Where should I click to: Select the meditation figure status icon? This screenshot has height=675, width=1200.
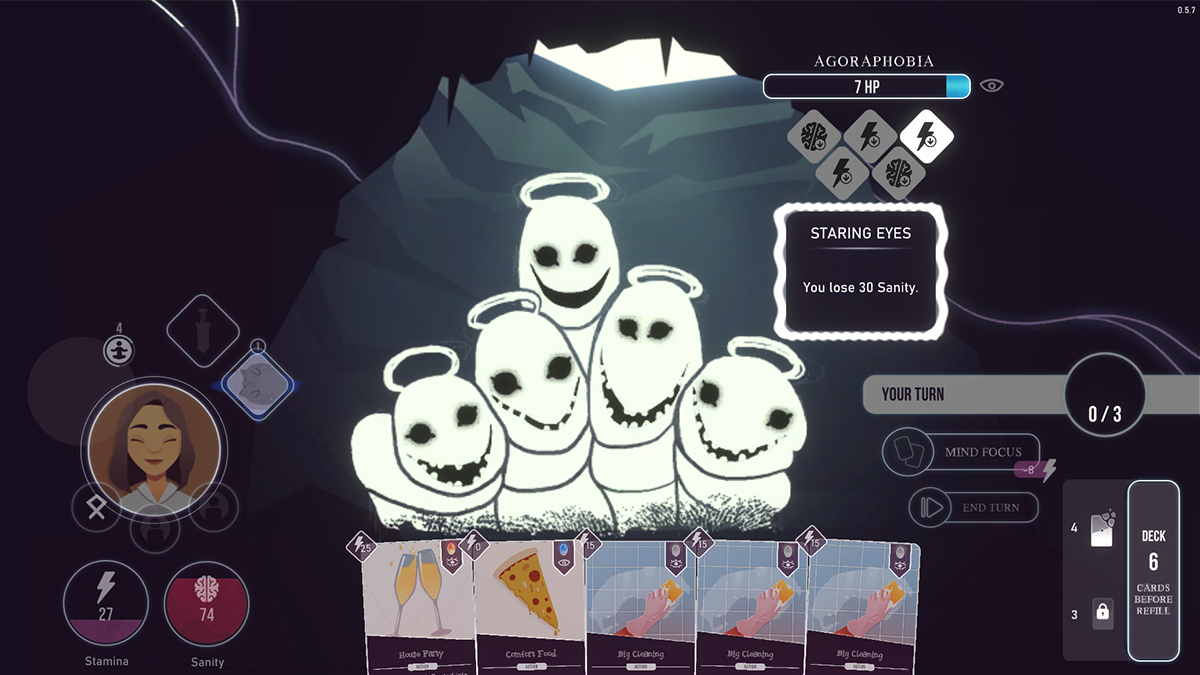(x=118, y=350)
